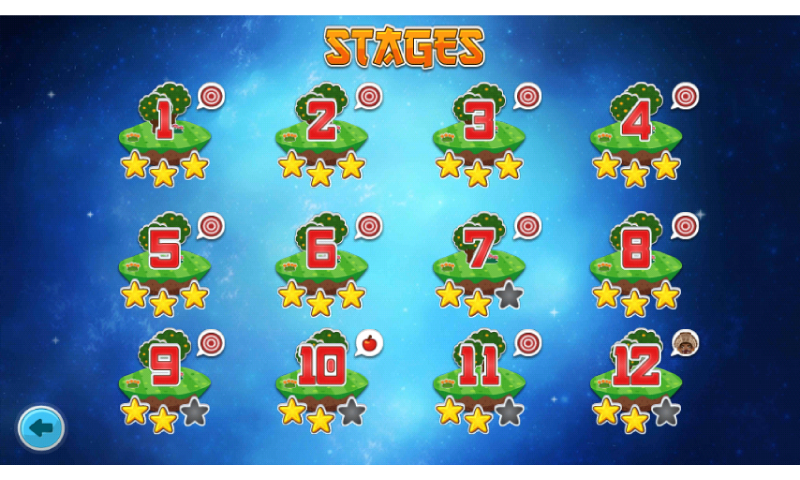Open stage 8 level

(x=636, y=254)
